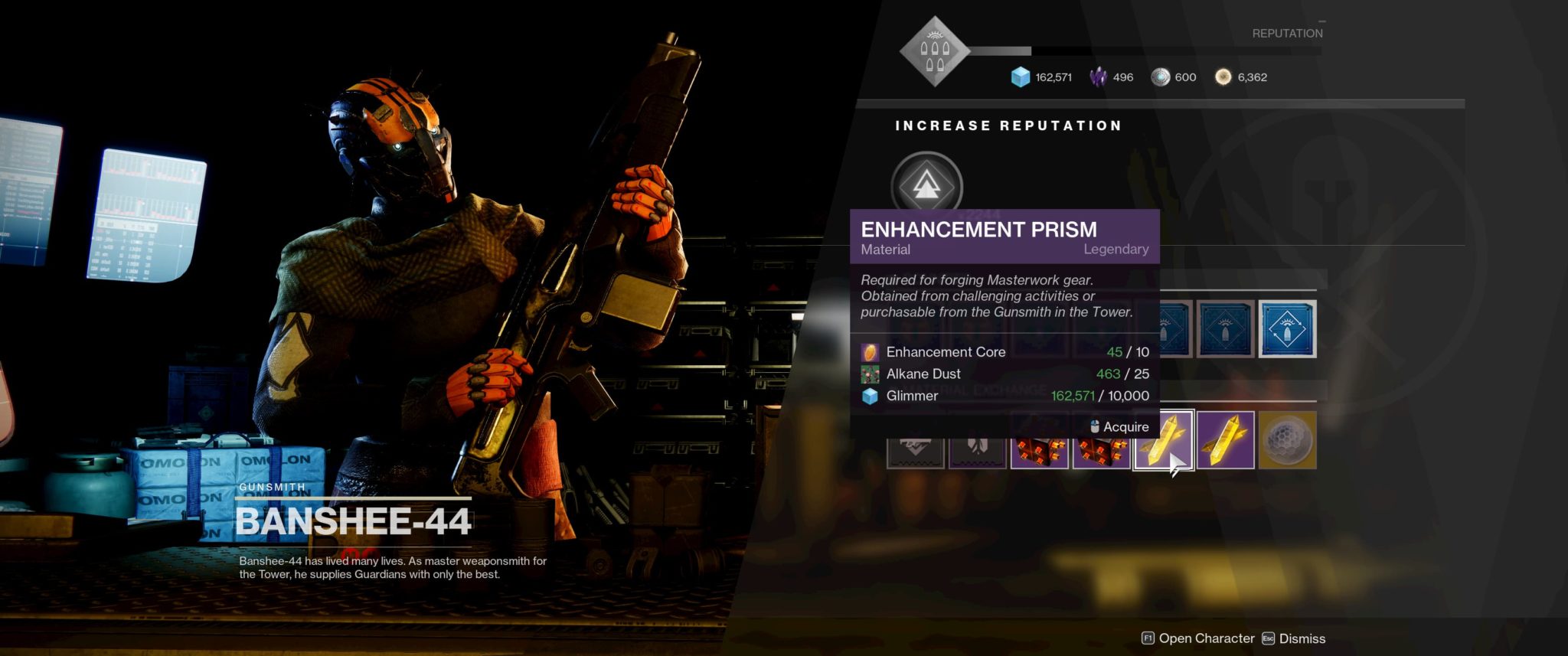Screen dimensions: 1568x656
Task: Click the second Enhancement Prism crystal item
Action: (1226, 448)
